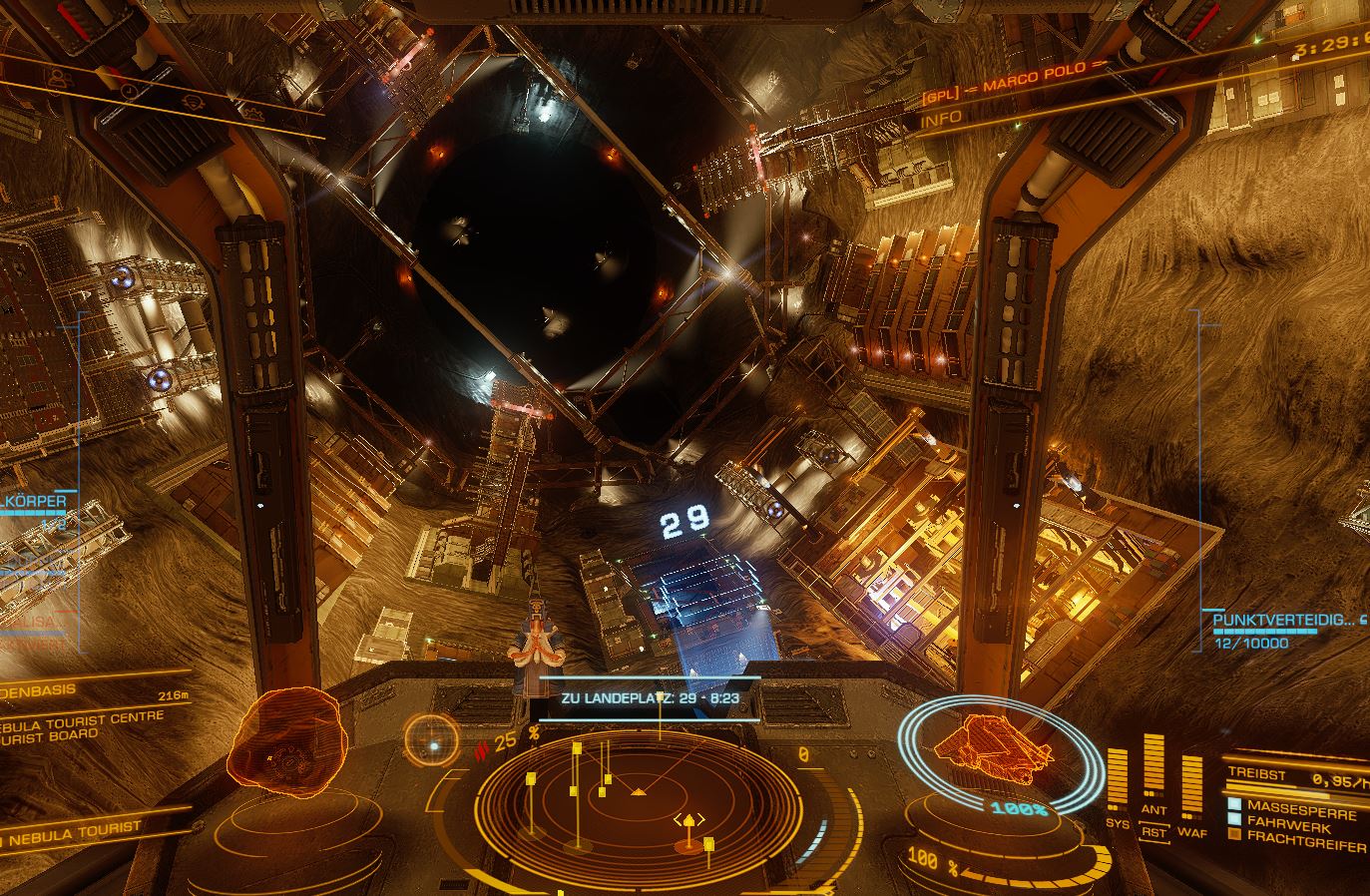This screenshot has width=1370, height=896.
Task: Click the SYS power distributor column
Action: point(1118,778)
